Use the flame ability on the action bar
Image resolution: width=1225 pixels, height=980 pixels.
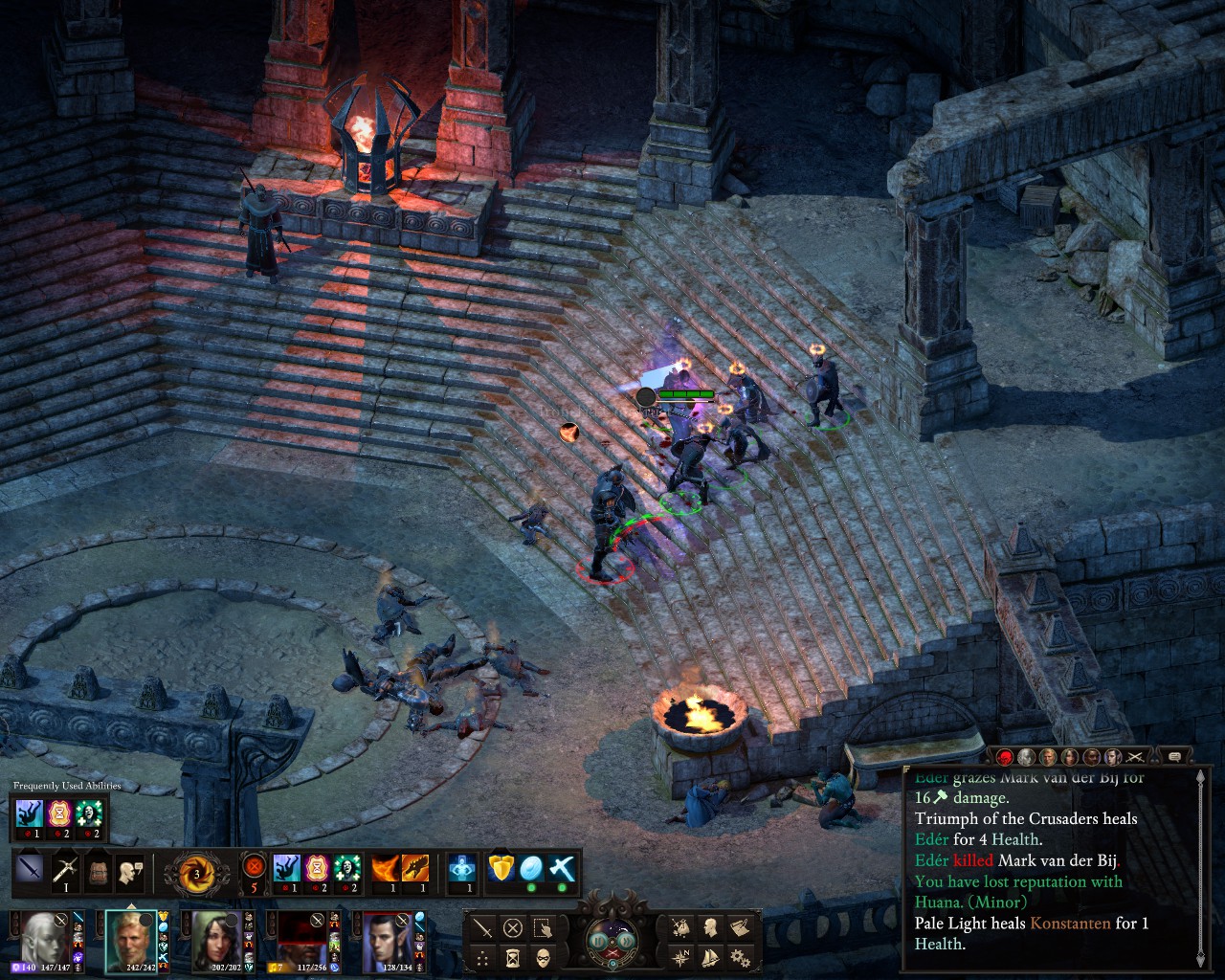(x=385, y=869)
